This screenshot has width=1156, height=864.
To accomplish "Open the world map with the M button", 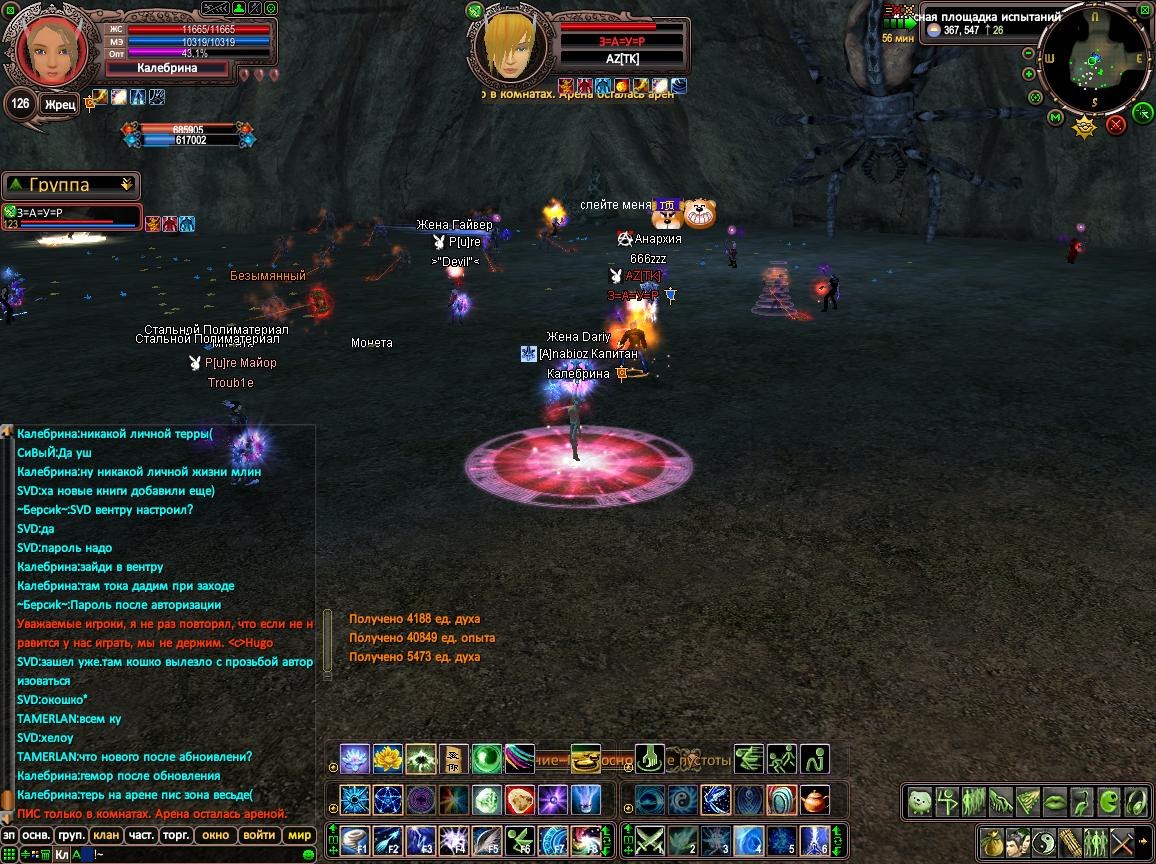I will pos(1055,118).
